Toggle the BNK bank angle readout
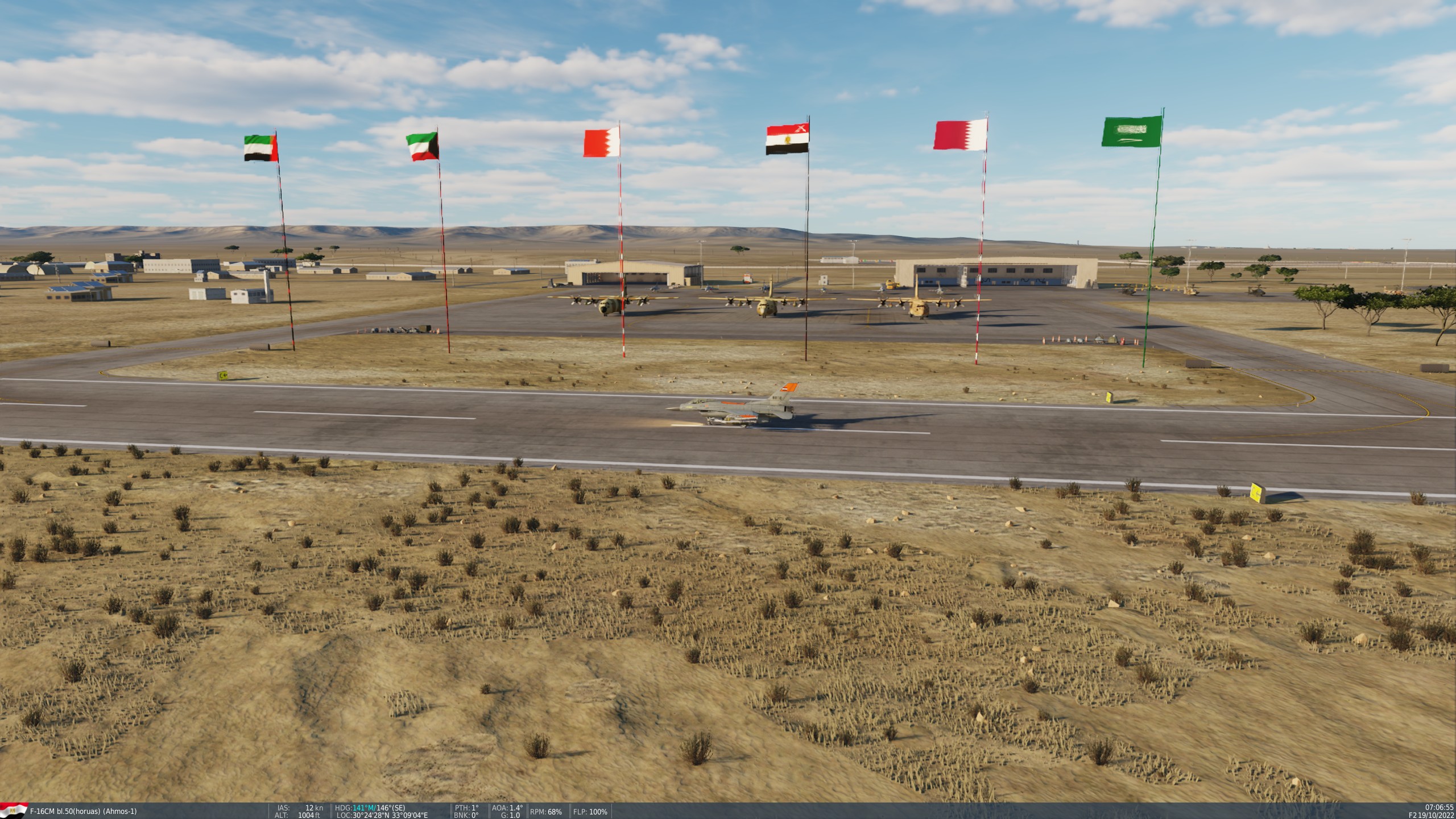Viewport: 1456px width, 819px height. pos(468,814)
